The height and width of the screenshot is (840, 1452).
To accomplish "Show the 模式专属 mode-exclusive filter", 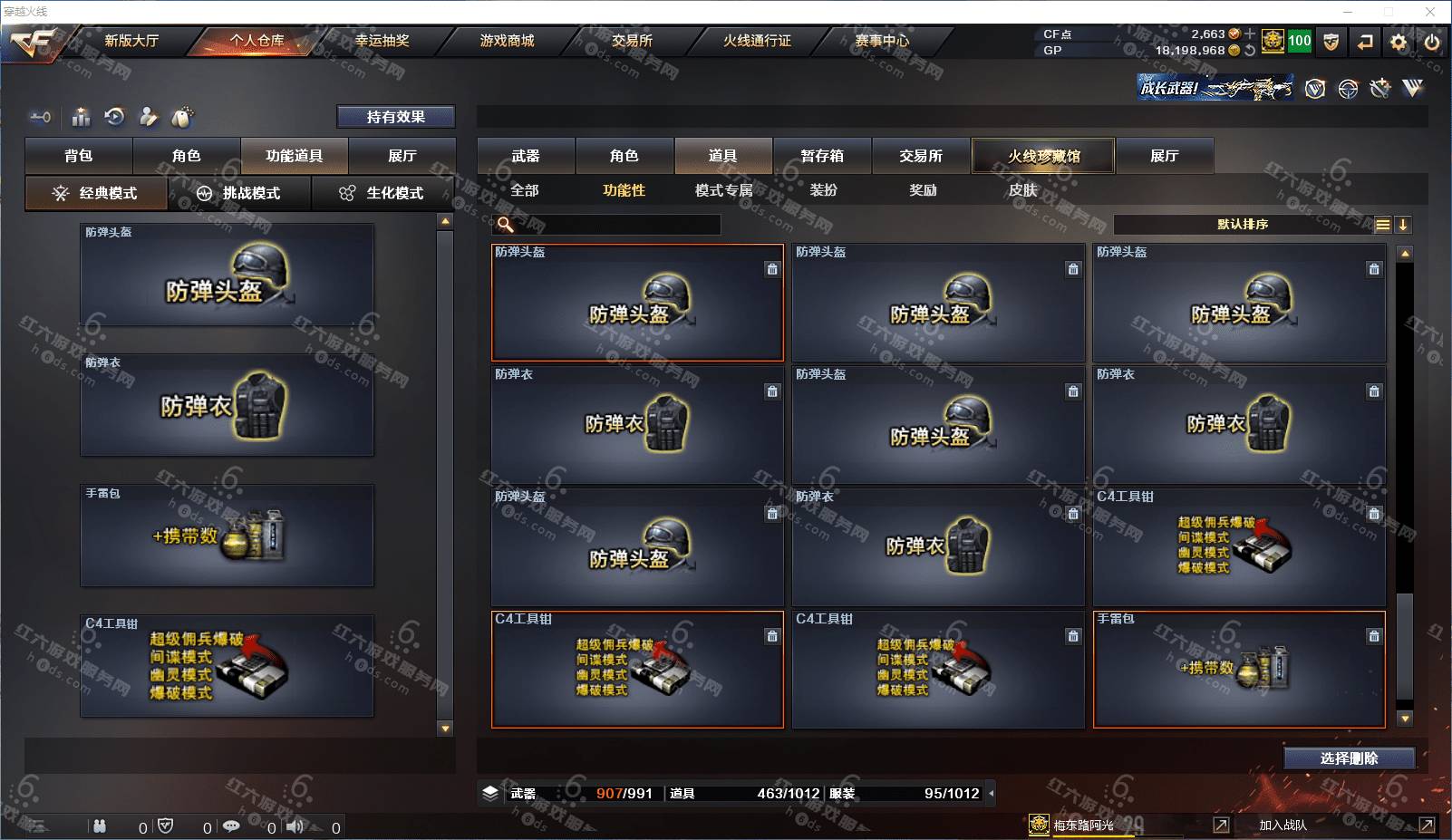I will (723, 190).
